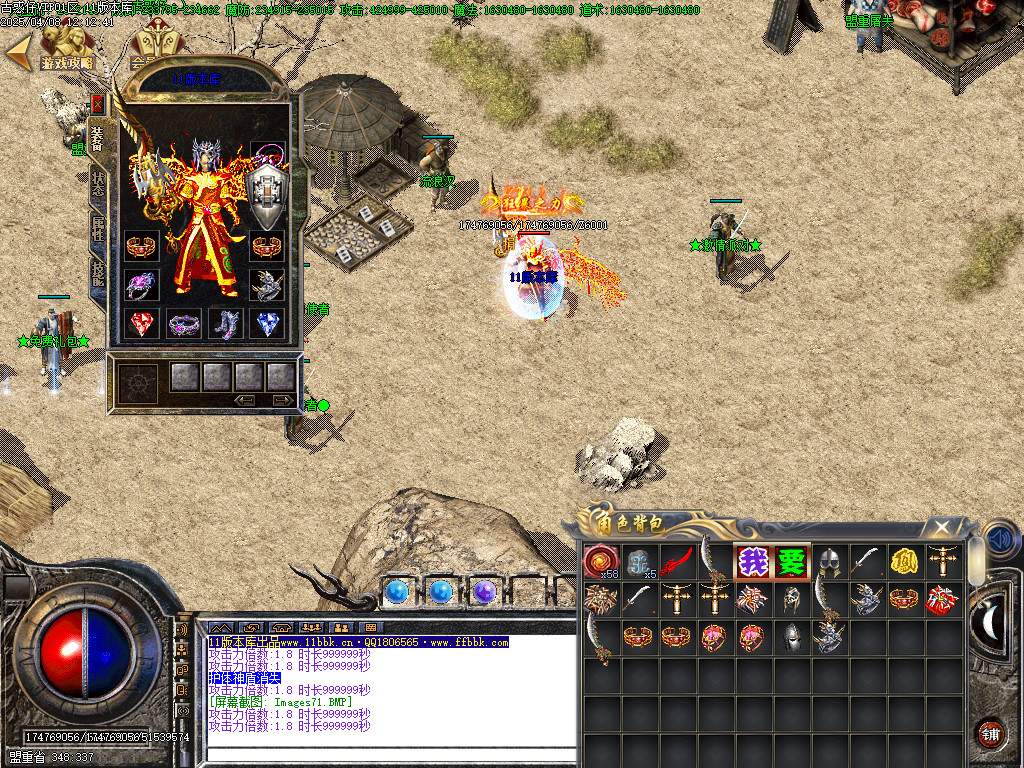The image size is (1024, 768).
Task: Show the 技能 (skills) tab
Action: tap(98, 274)
